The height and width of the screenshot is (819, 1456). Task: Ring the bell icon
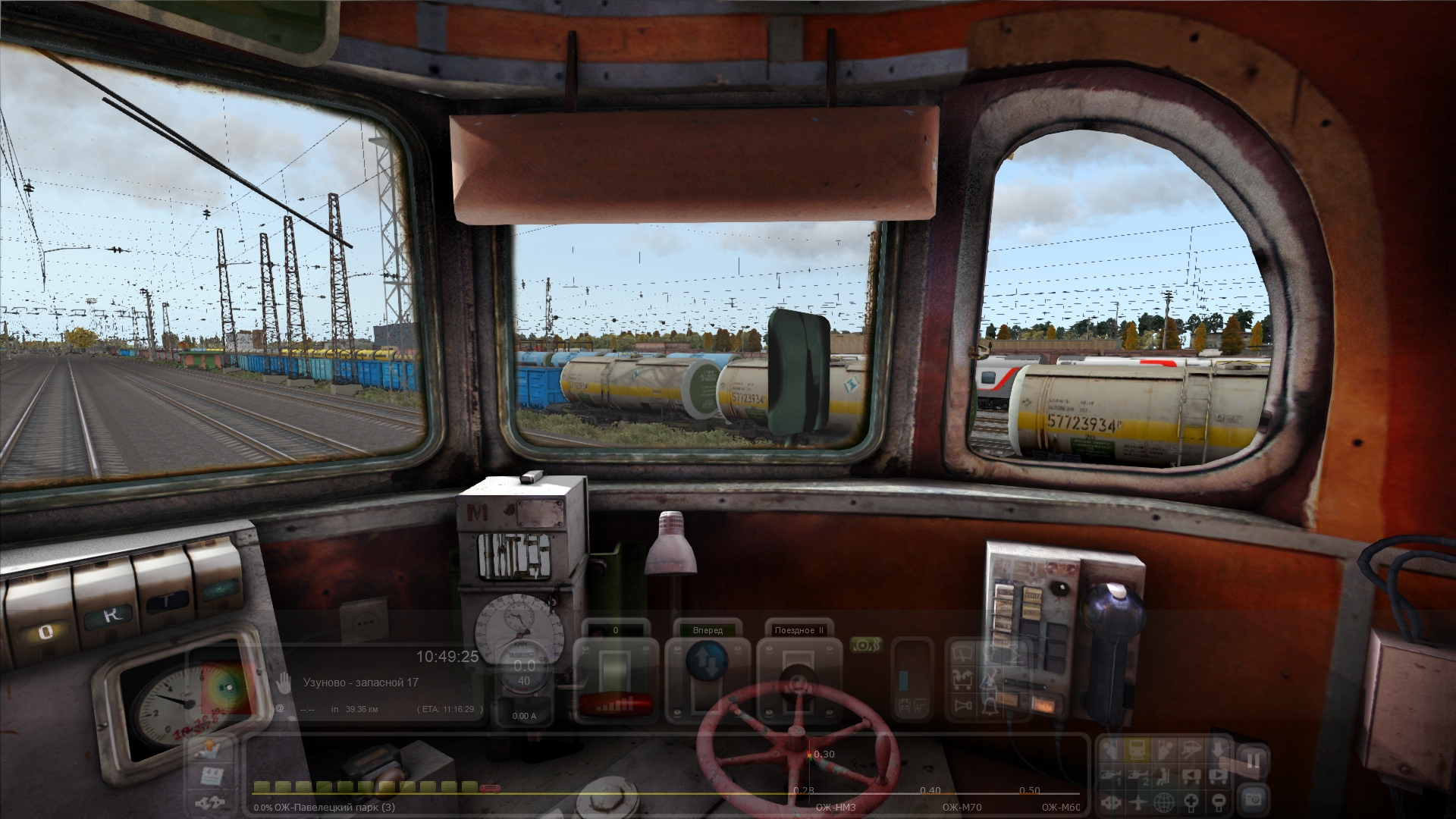coord(990,706)
